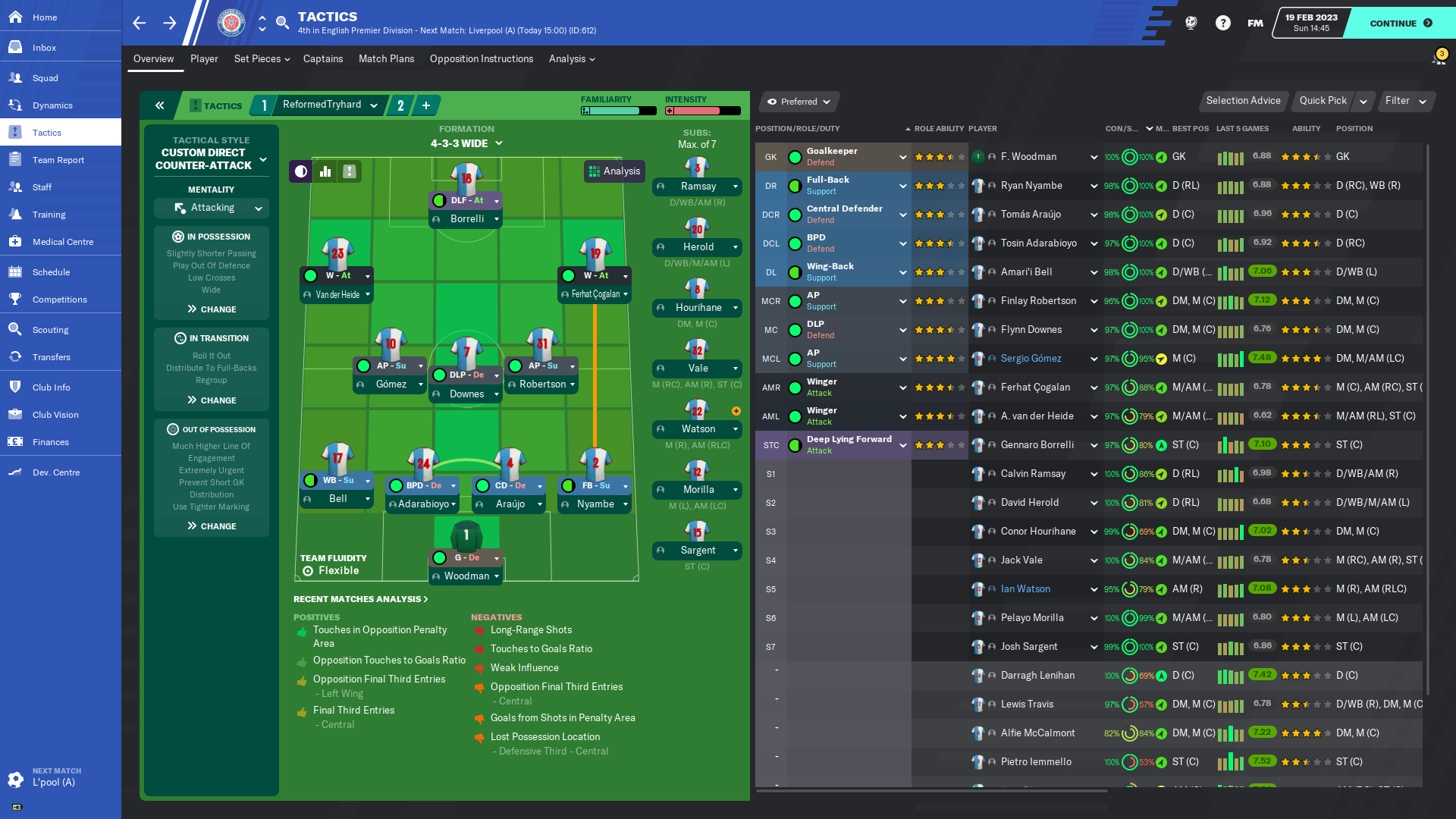Open the Quick Pick button
Screen dimensions: 1456x819
tap(1323, 101)
